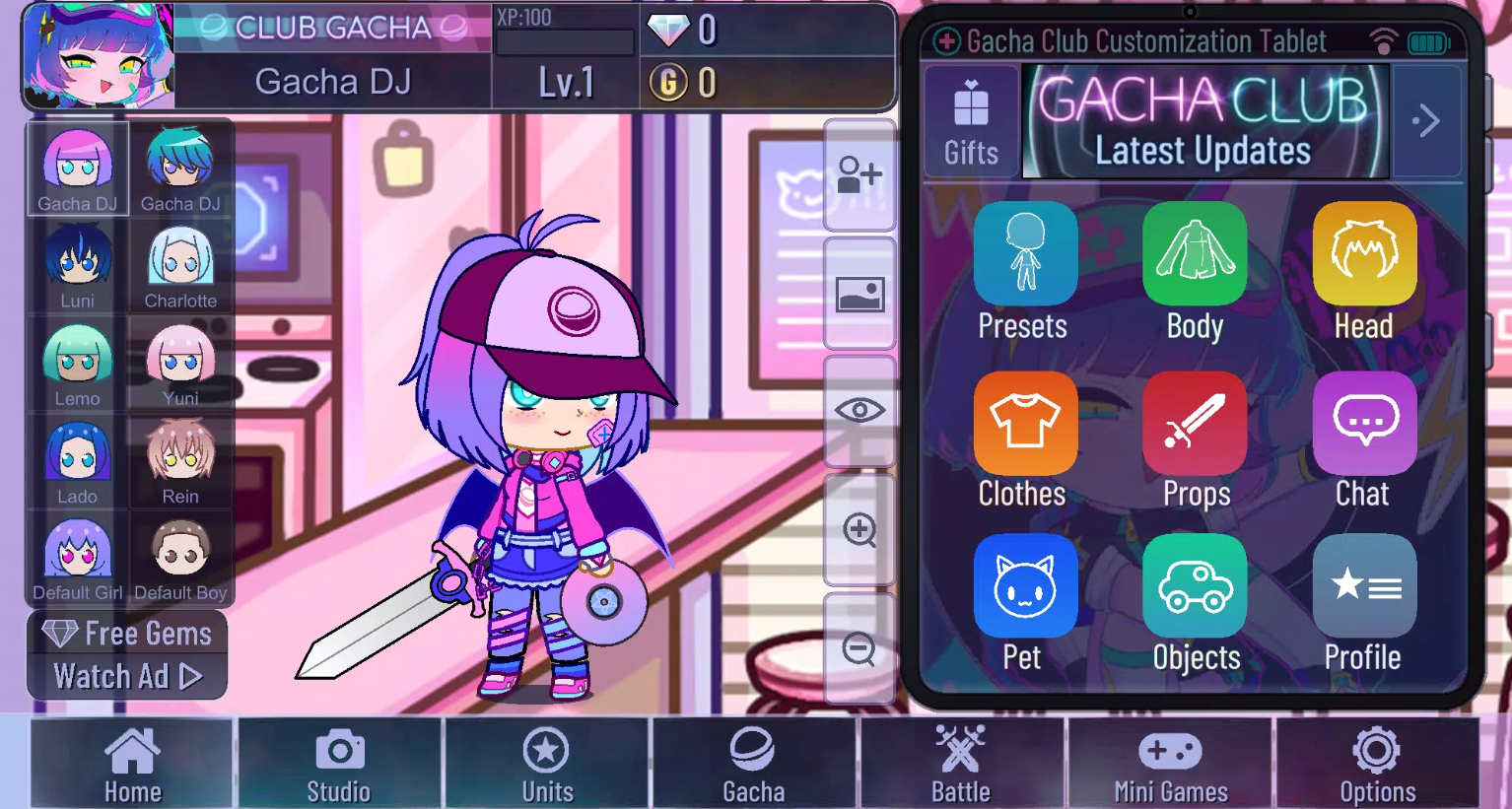
Task: Select the Charlotte character slot
Action: [x=180, y=266]
